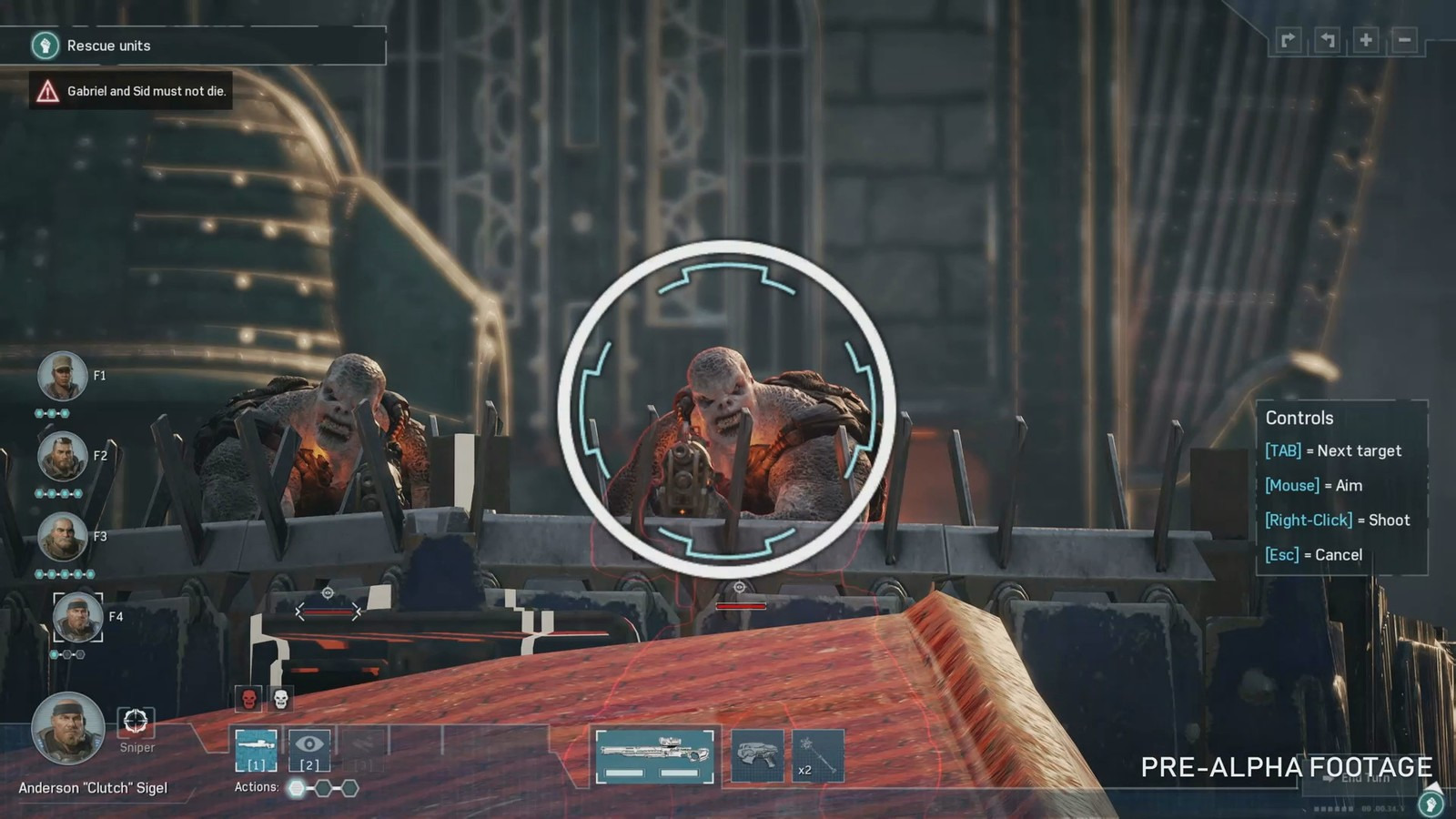Rotate camera with the left-turn arrow button
Image resolution: width=1456 pixels, height=819 pixels.
click(1328, 40)
